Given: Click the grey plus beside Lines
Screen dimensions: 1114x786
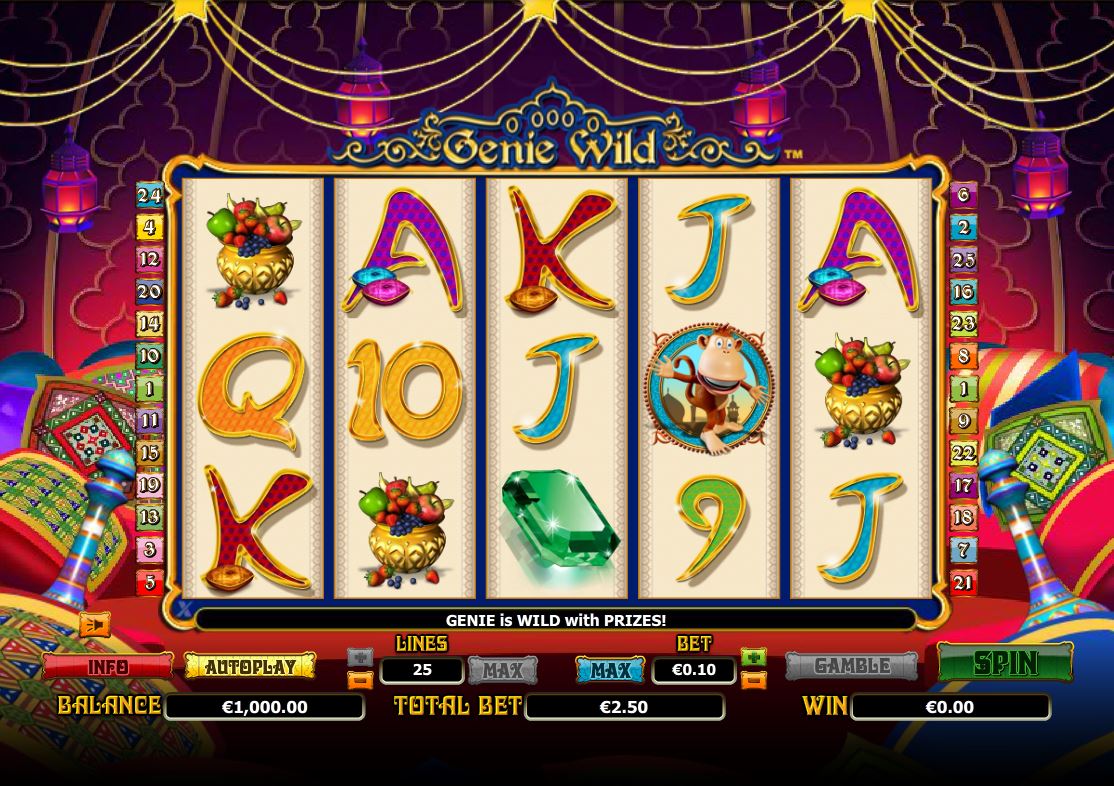Looking at the screenshot, I should (x=360, y=657).
